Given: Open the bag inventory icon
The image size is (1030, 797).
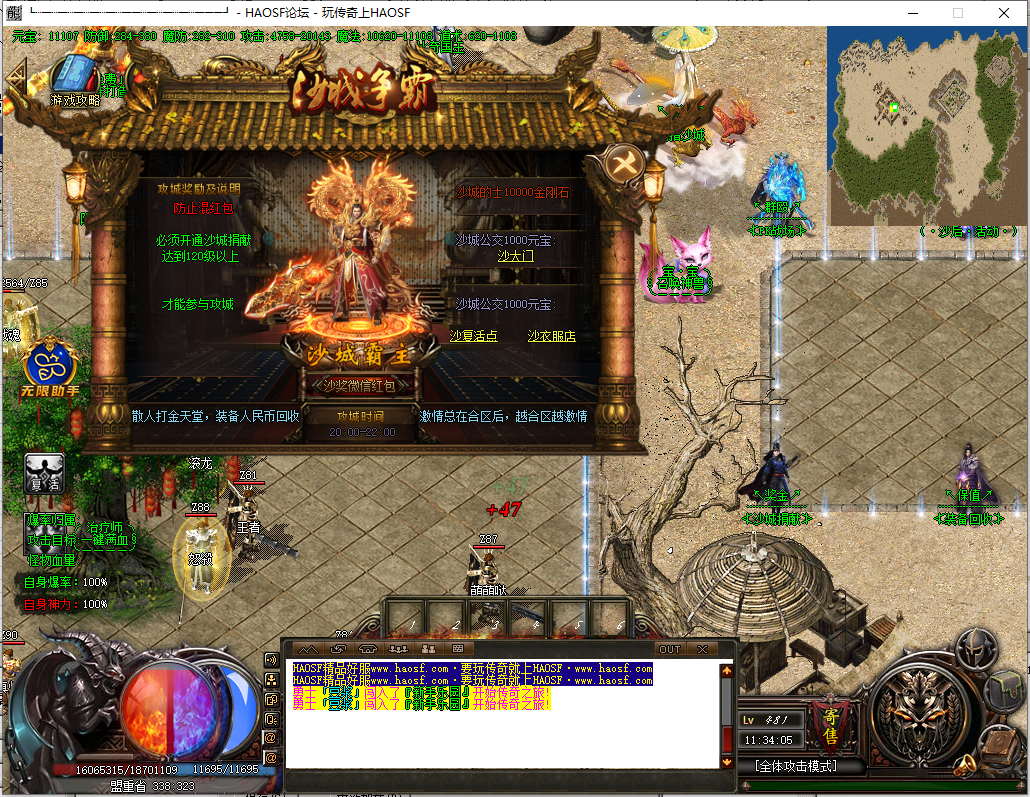Looking at the screenshot, I should coord(1003,691).
